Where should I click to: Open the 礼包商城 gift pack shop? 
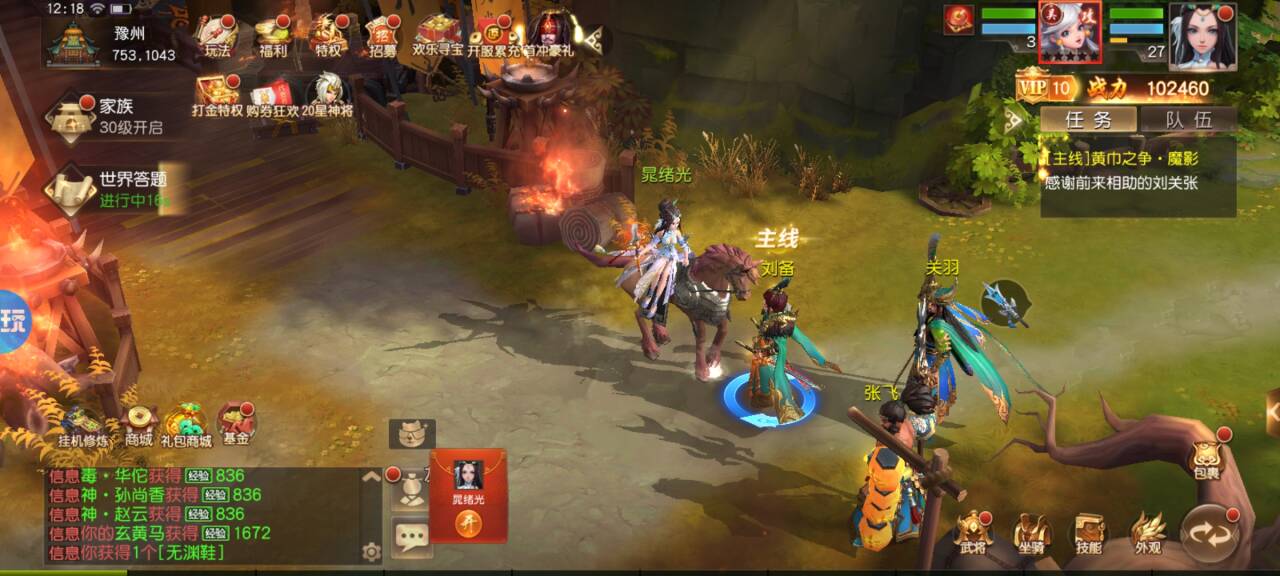(x=188, y=424)
